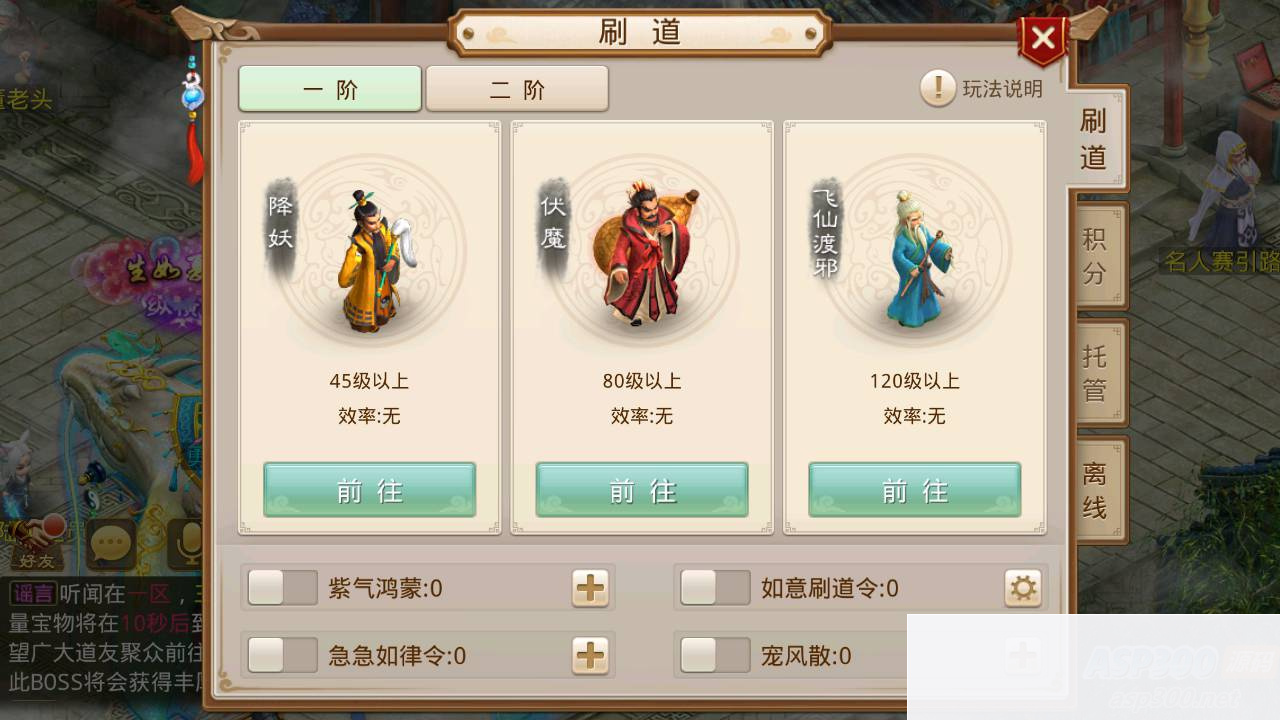The image size is (1280, 720).
Task: Select the 一阶 tab
Action: 330,88
